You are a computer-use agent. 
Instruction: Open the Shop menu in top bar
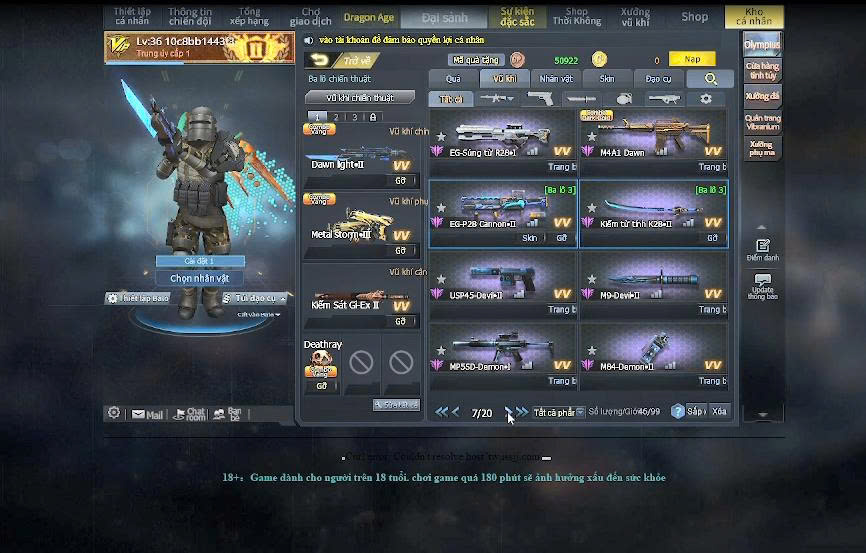694,17
